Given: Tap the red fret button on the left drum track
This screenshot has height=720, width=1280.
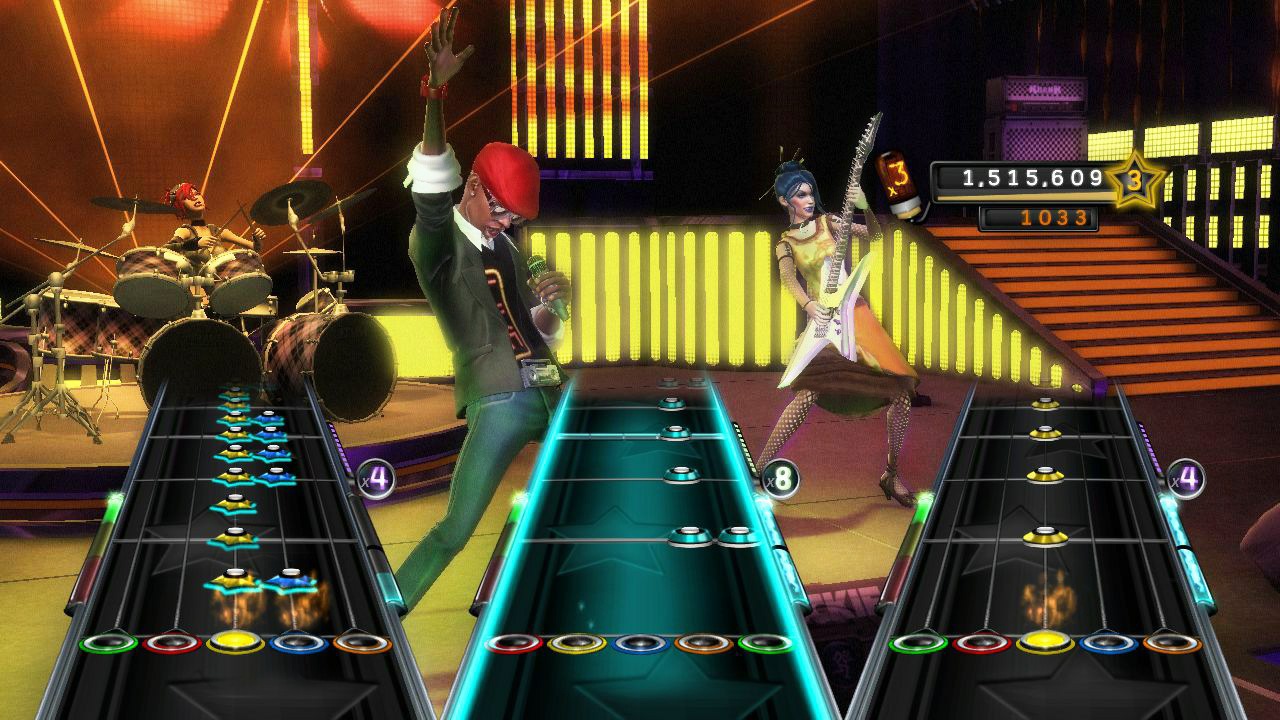Looking at the screenshot, I should click(172, 642).
